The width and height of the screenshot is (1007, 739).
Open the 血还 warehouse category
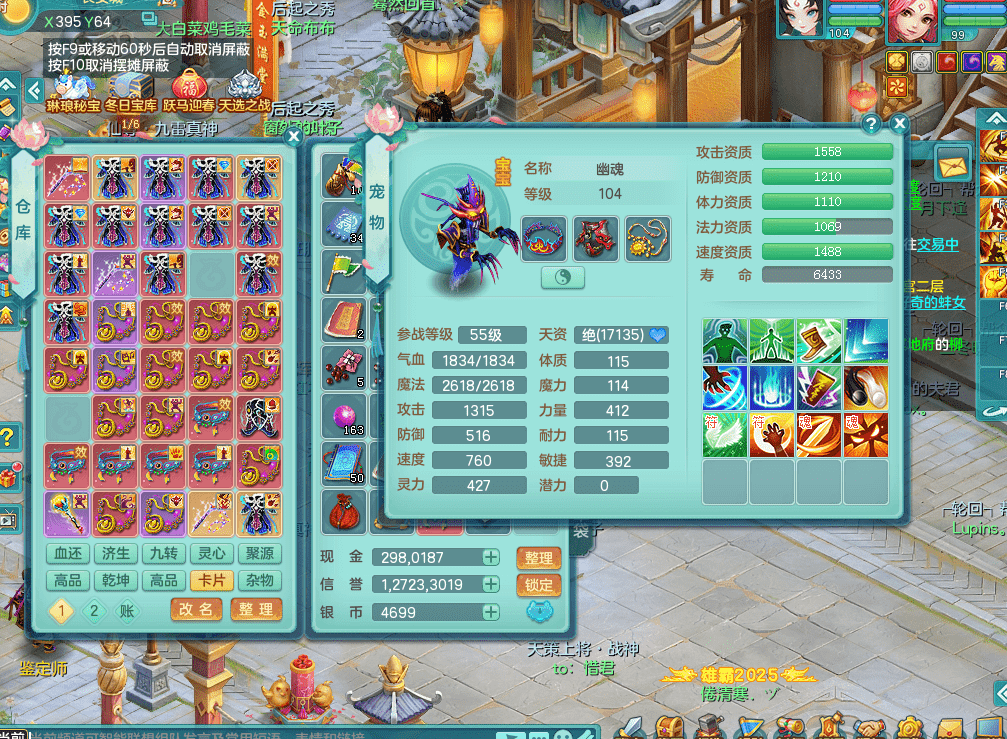(68, 554)
